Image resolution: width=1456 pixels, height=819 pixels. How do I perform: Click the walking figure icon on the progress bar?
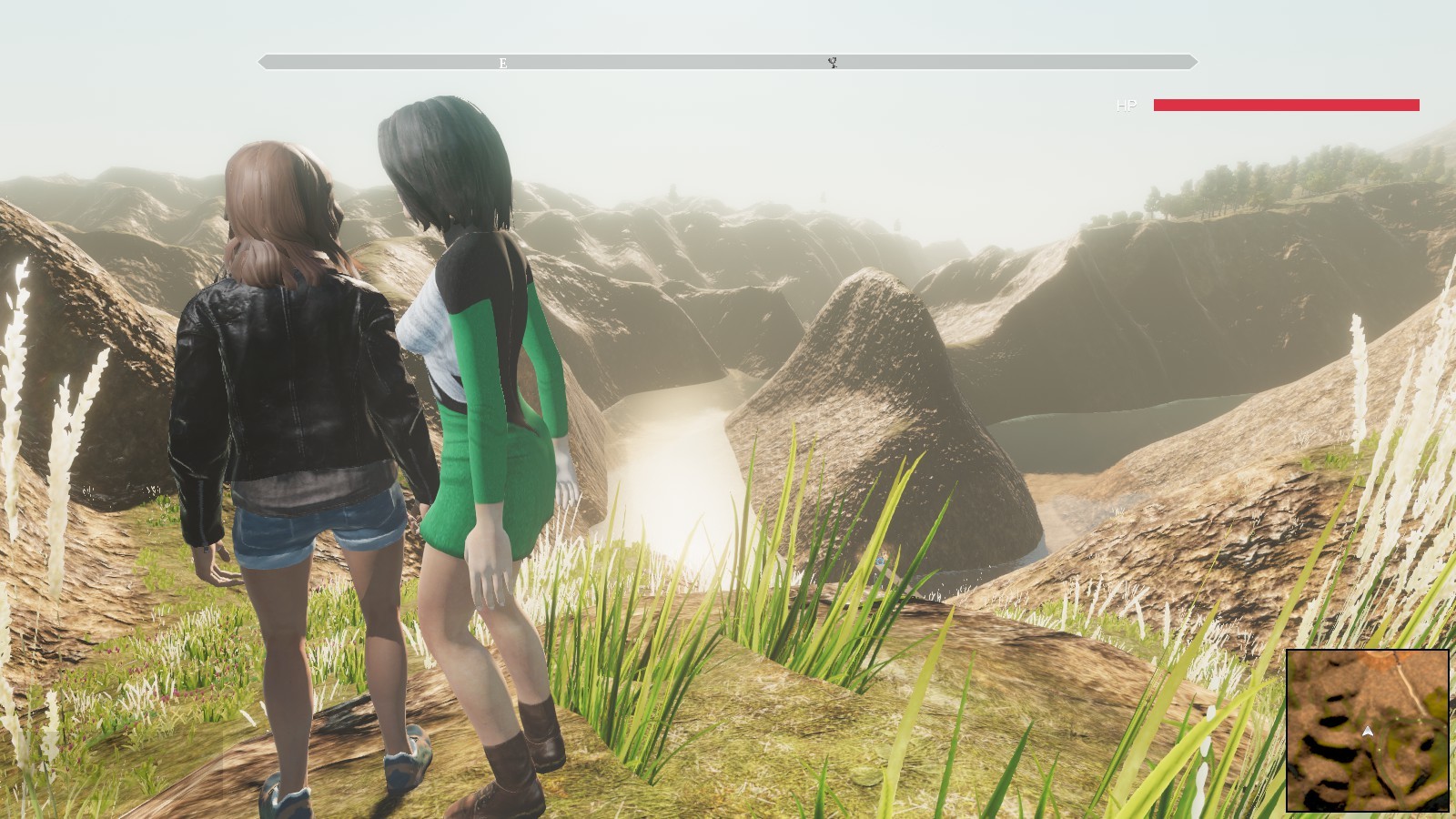(831, 64)
